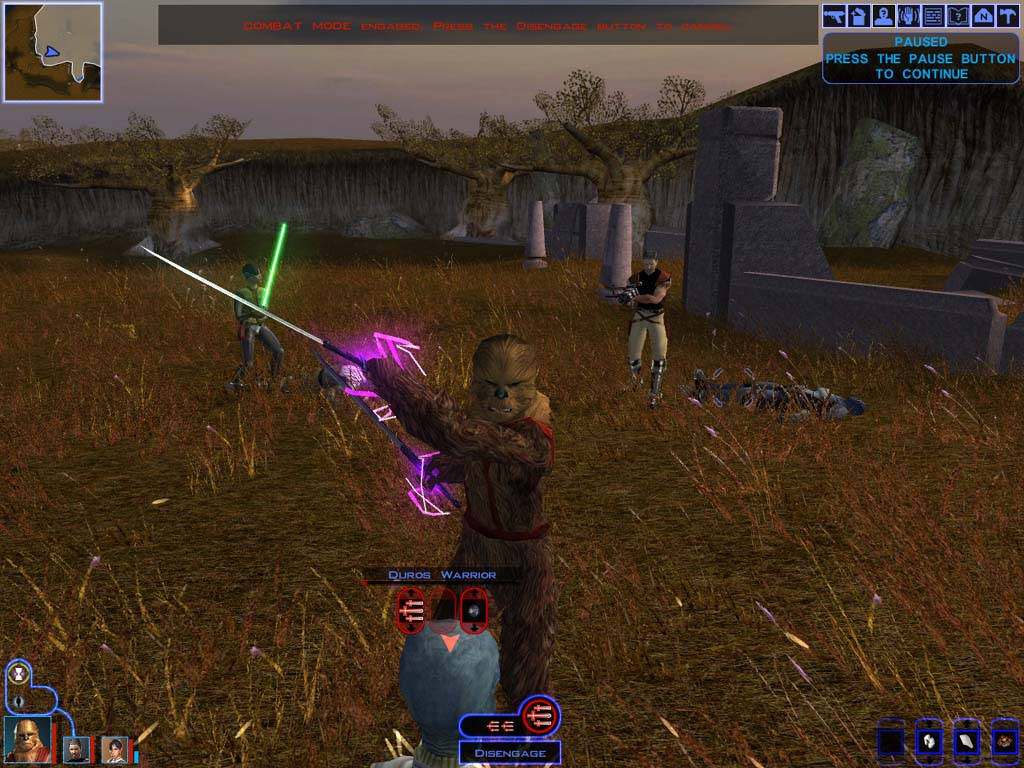Viewport: 1024px width, 768px height.
Task: Open the Character sheet silhouette icon
Action: tap(884, 16)
